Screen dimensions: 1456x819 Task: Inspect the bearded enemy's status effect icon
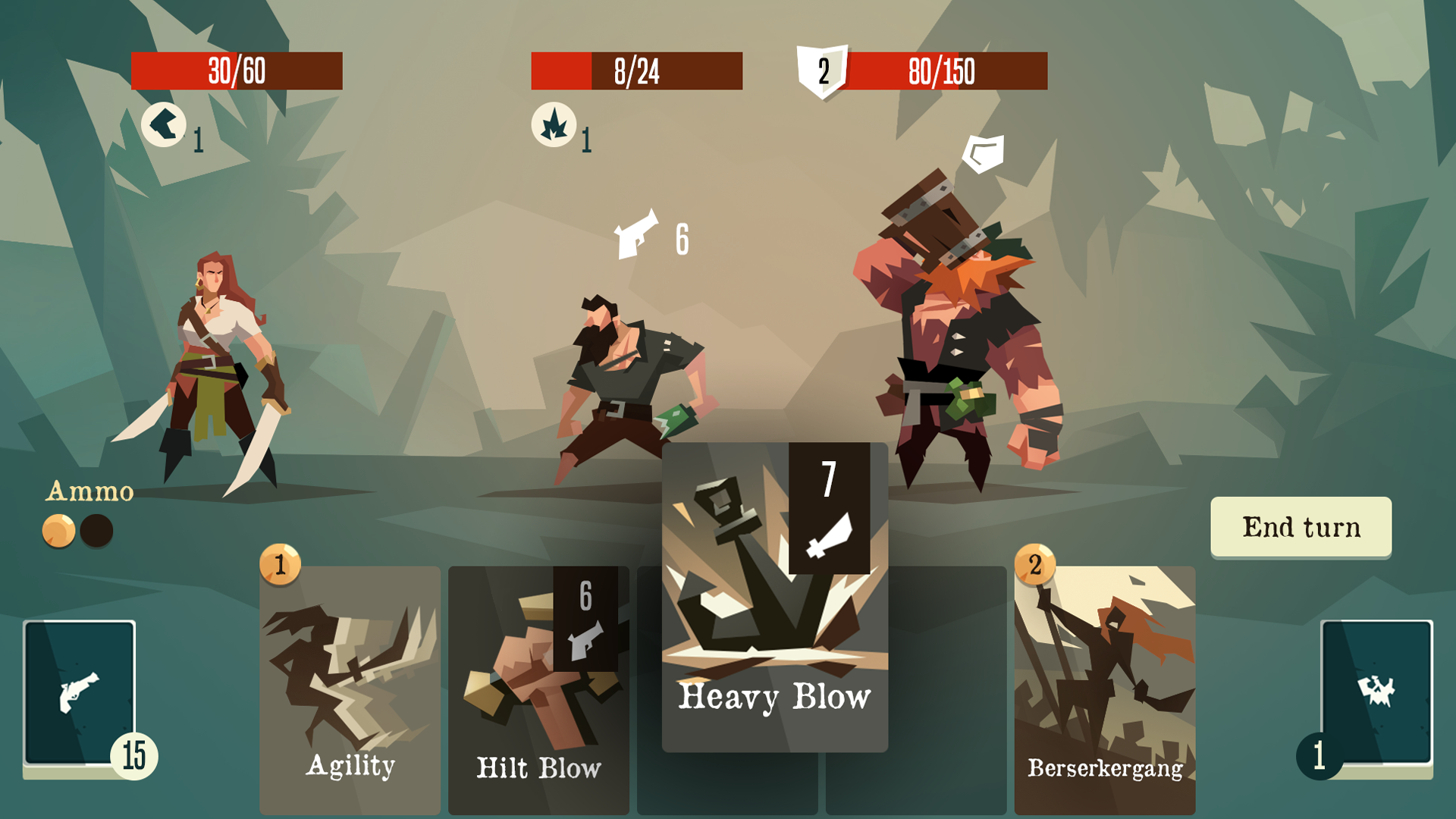pos(554,124)
